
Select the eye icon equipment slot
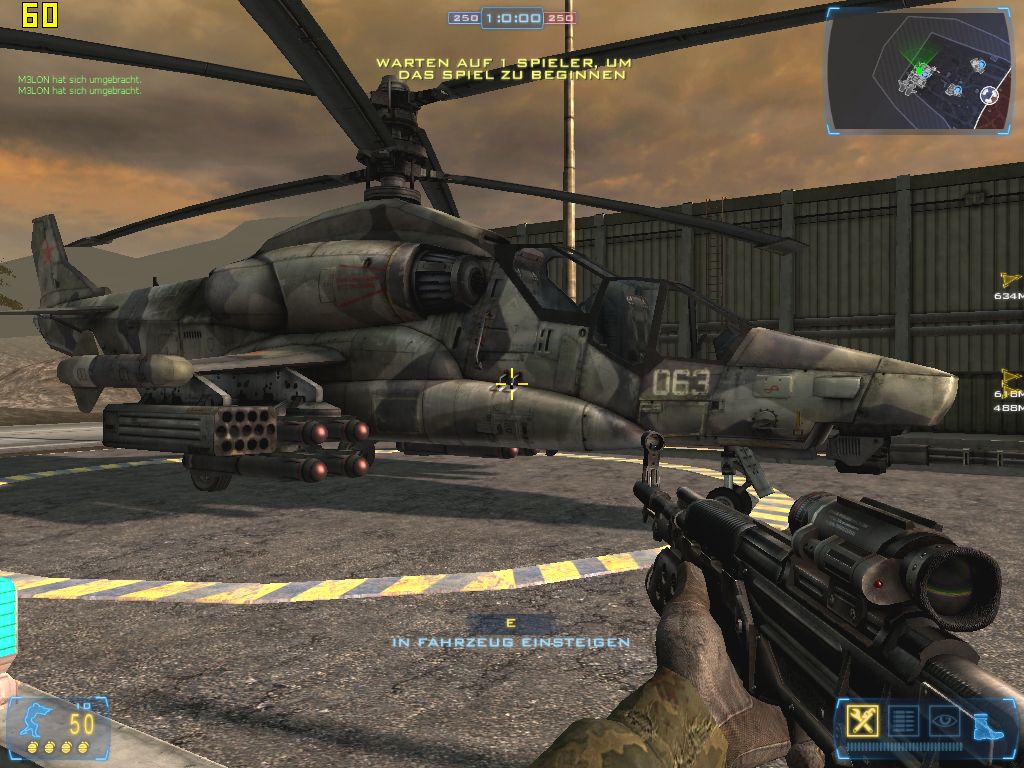coord(944,720)
